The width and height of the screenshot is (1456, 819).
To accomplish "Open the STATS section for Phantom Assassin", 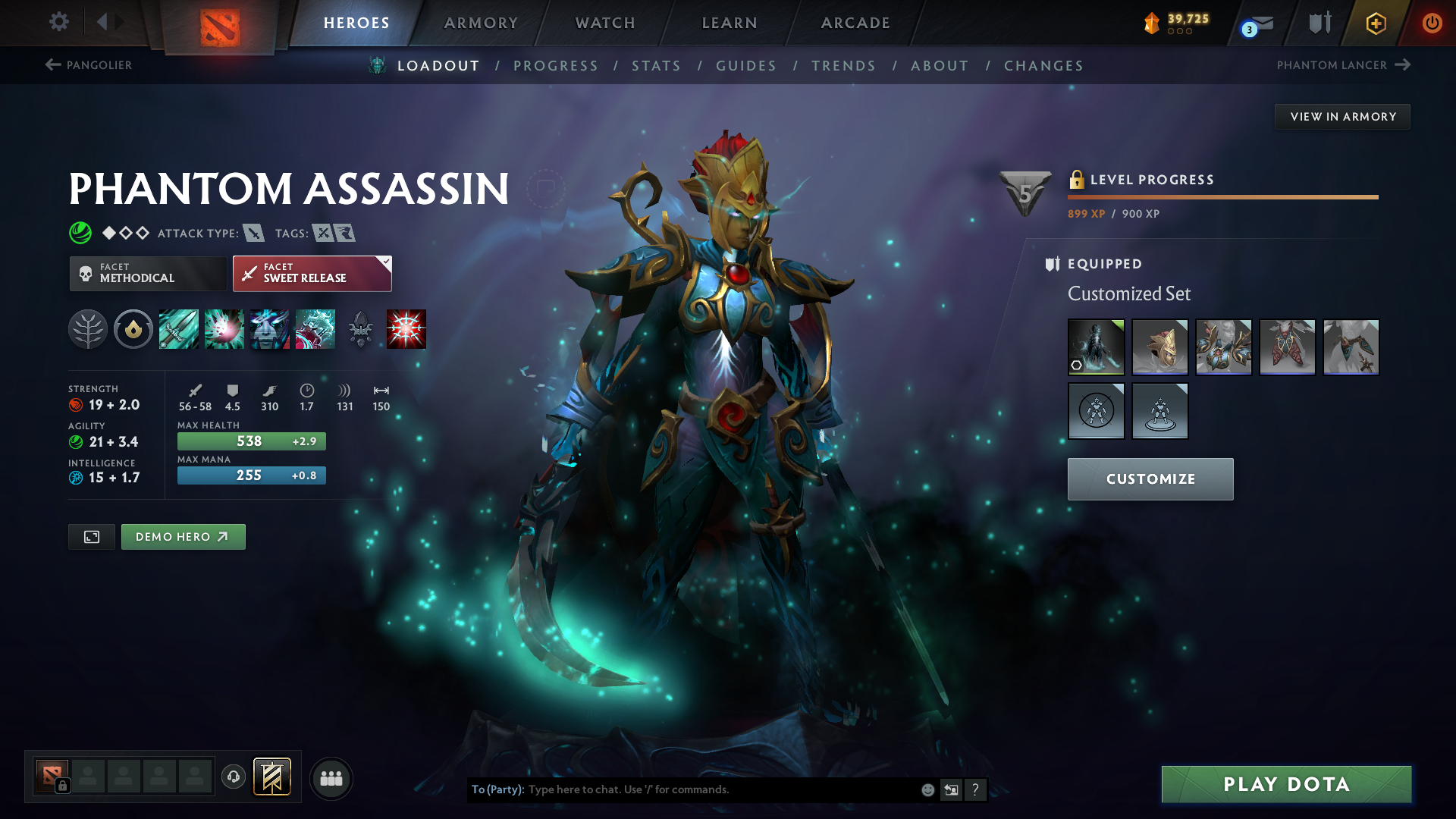I will 656,65.
